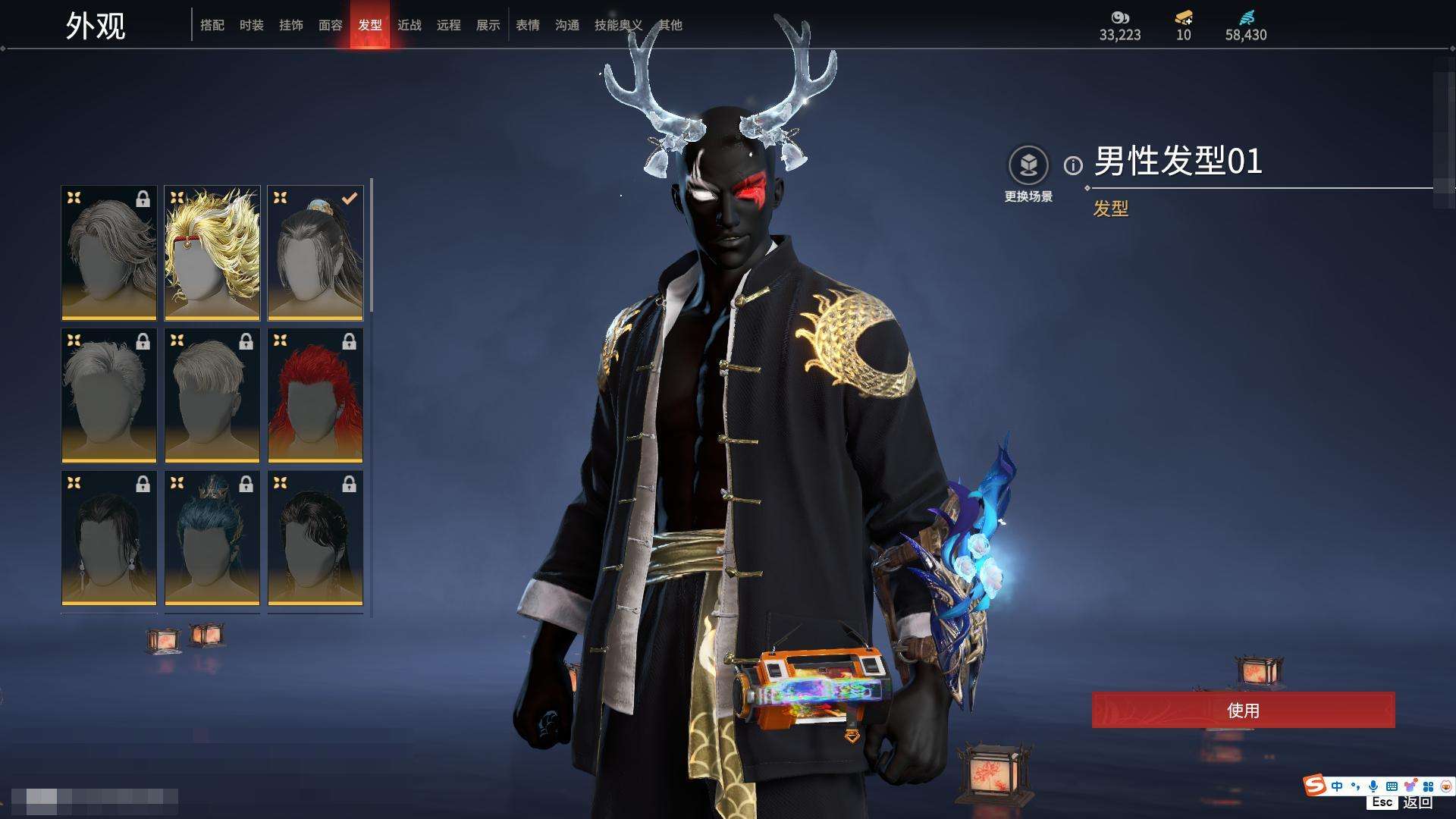1456x819 pixels.
Task: Pick the equipped topknot hairstyle with checkmark
Action: (315, 253)
